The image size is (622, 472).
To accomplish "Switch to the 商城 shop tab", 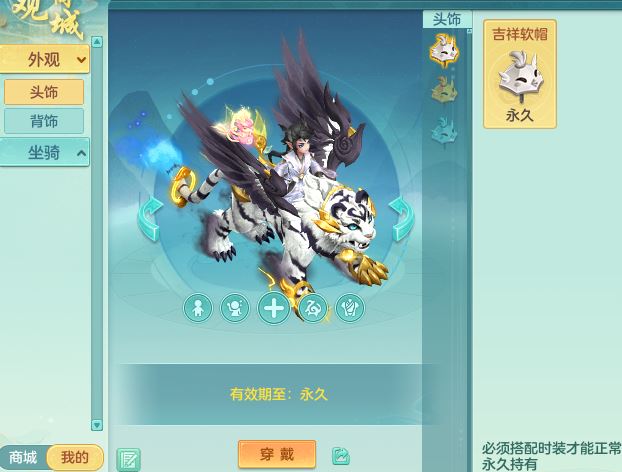I will click(x=23, y=458).
